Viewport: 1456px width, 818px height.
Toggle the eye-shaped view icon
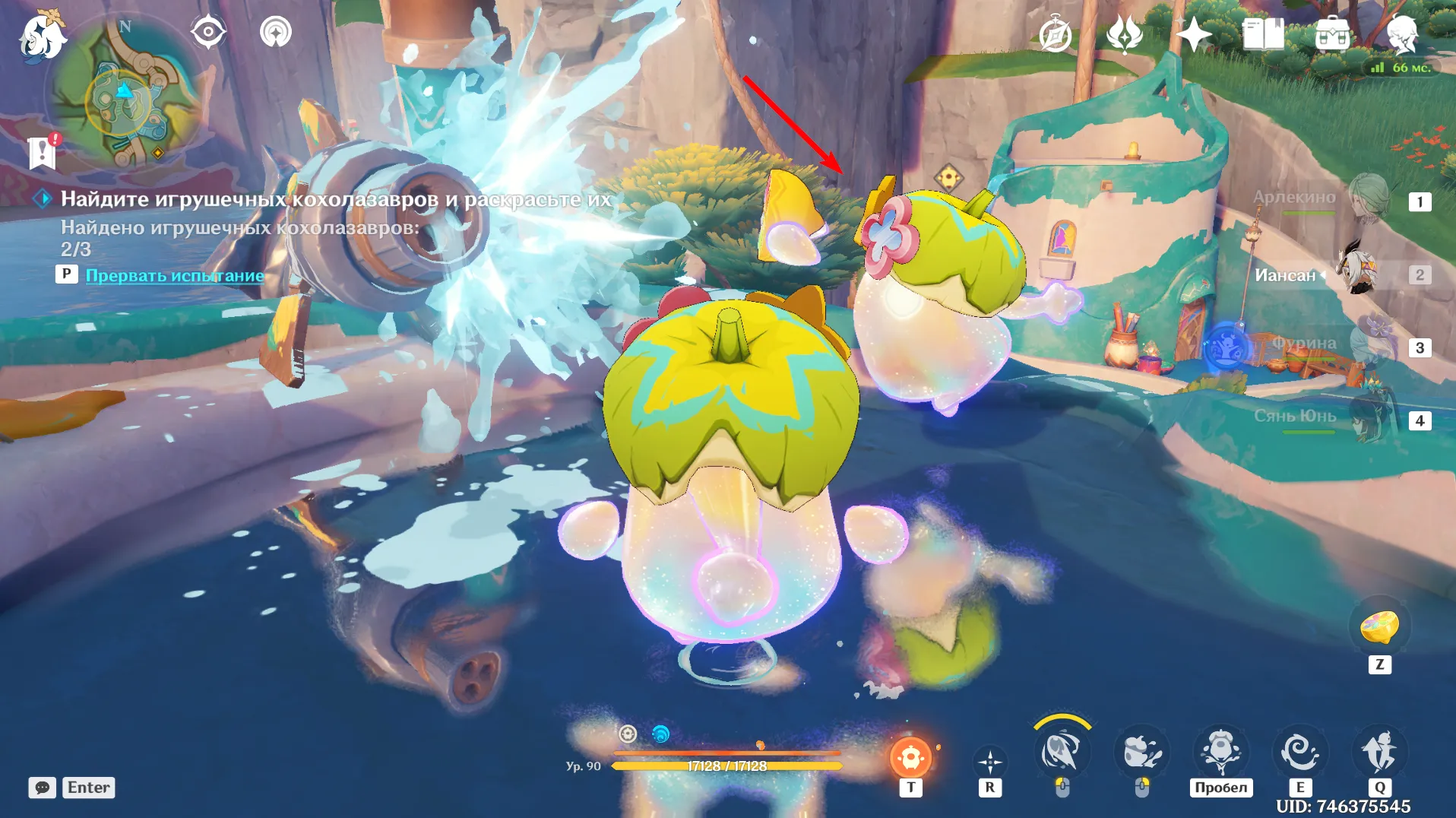[x=207, y=32]
